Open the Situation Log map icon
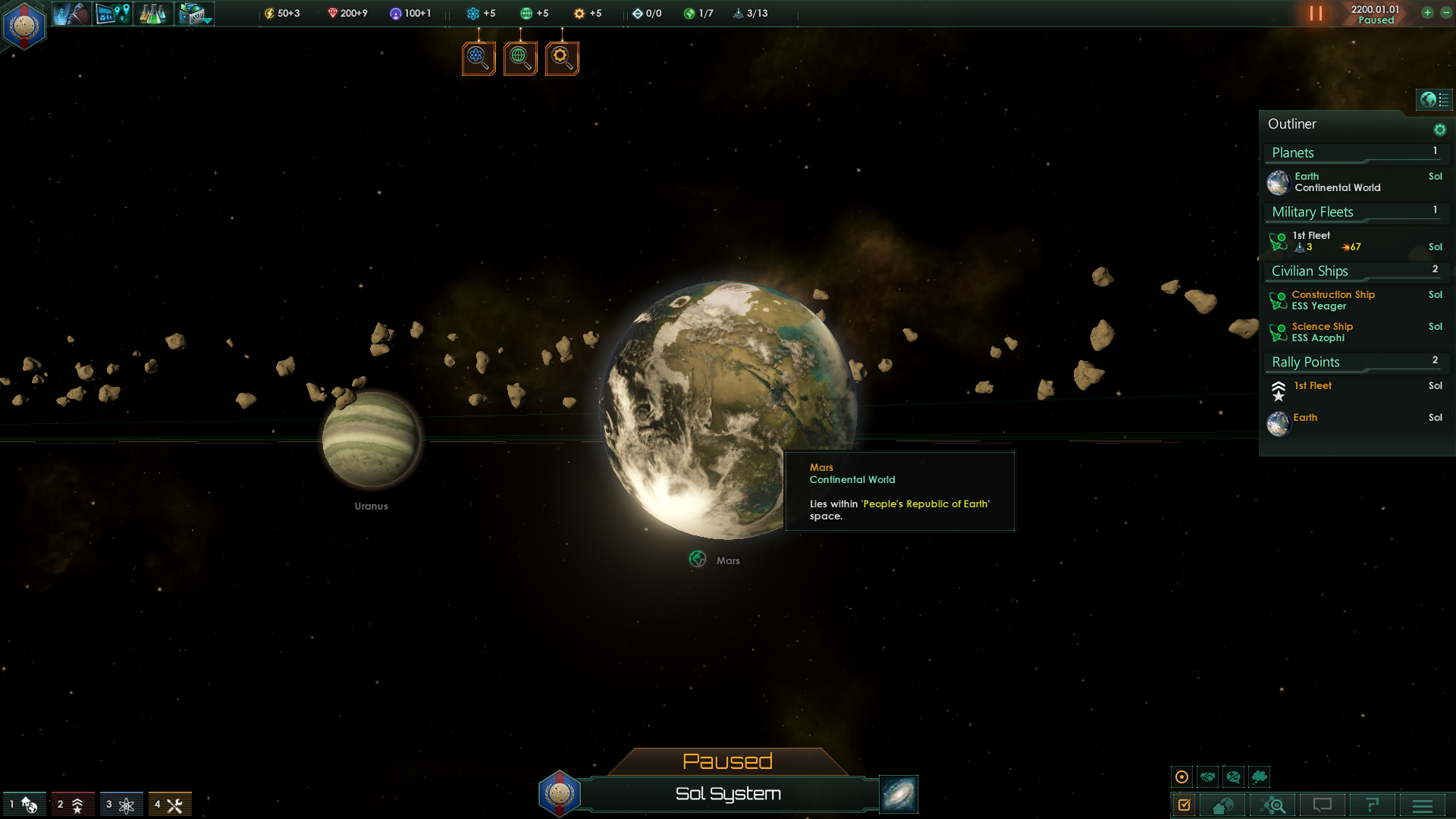 point(112,14)
